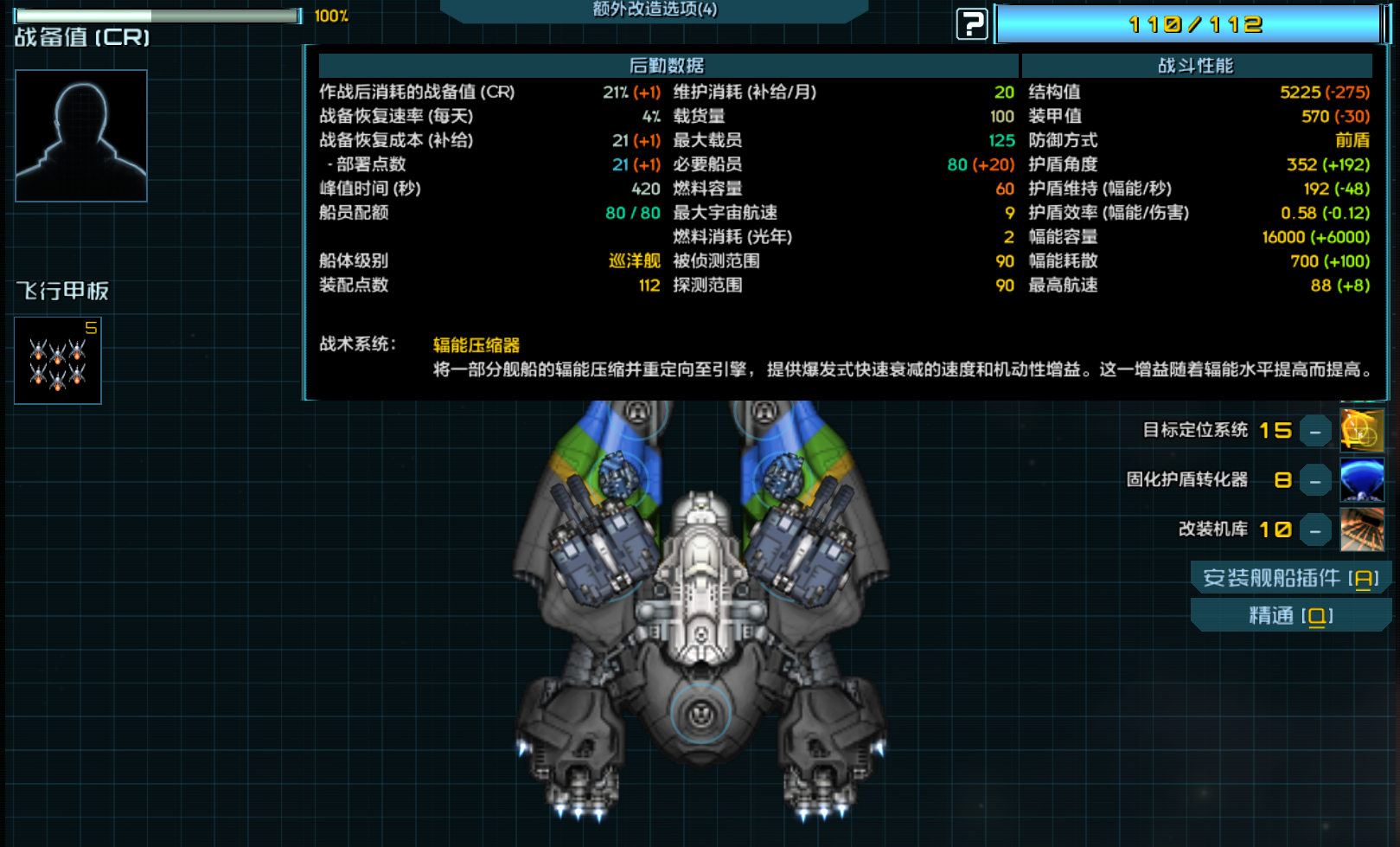The image size is (1400, 847).
Task: Open the question mark help button
Action: coord(971,23)
